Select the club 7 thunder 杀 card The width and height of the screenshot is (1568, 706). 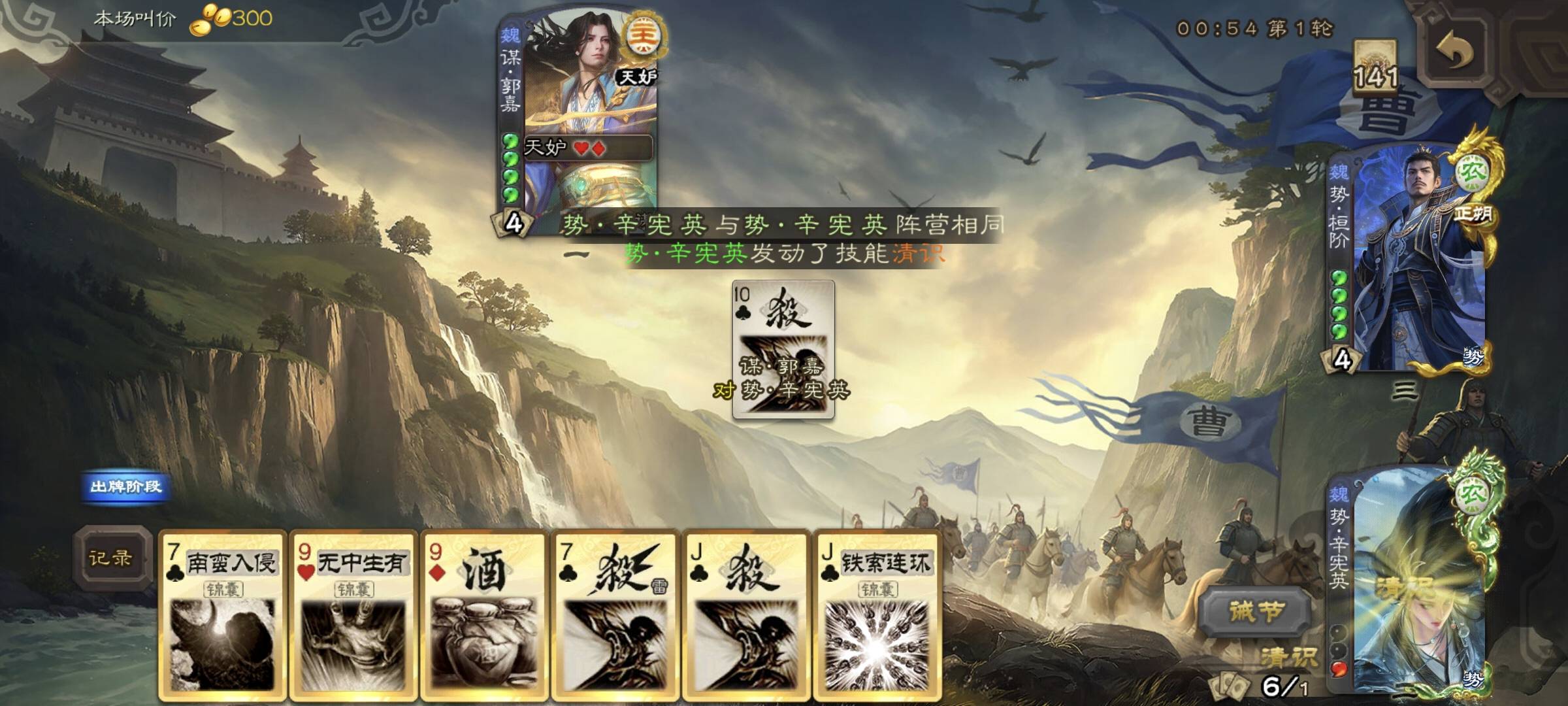tap(614, 614)
